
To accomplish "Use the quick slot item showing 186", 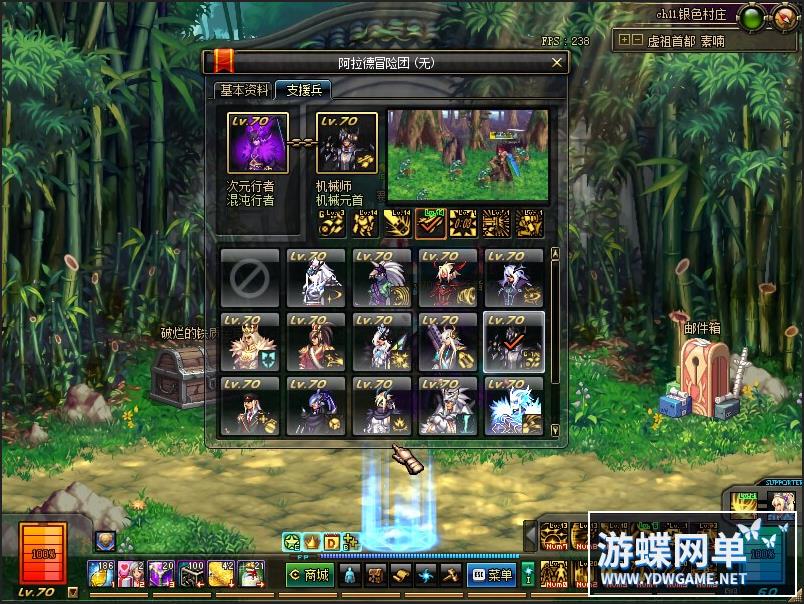I will tap(102, 573).
